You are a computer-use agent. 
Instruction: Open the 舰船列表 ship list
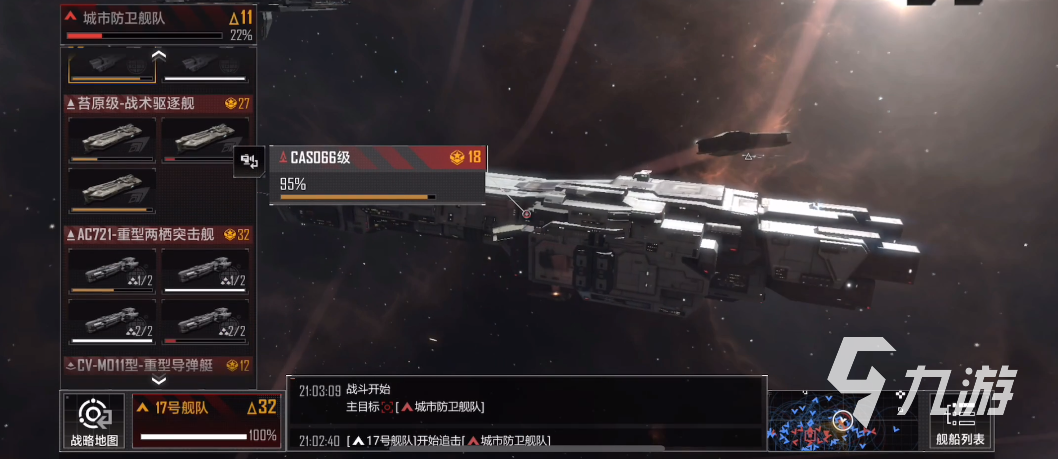[x=961, y=420]
